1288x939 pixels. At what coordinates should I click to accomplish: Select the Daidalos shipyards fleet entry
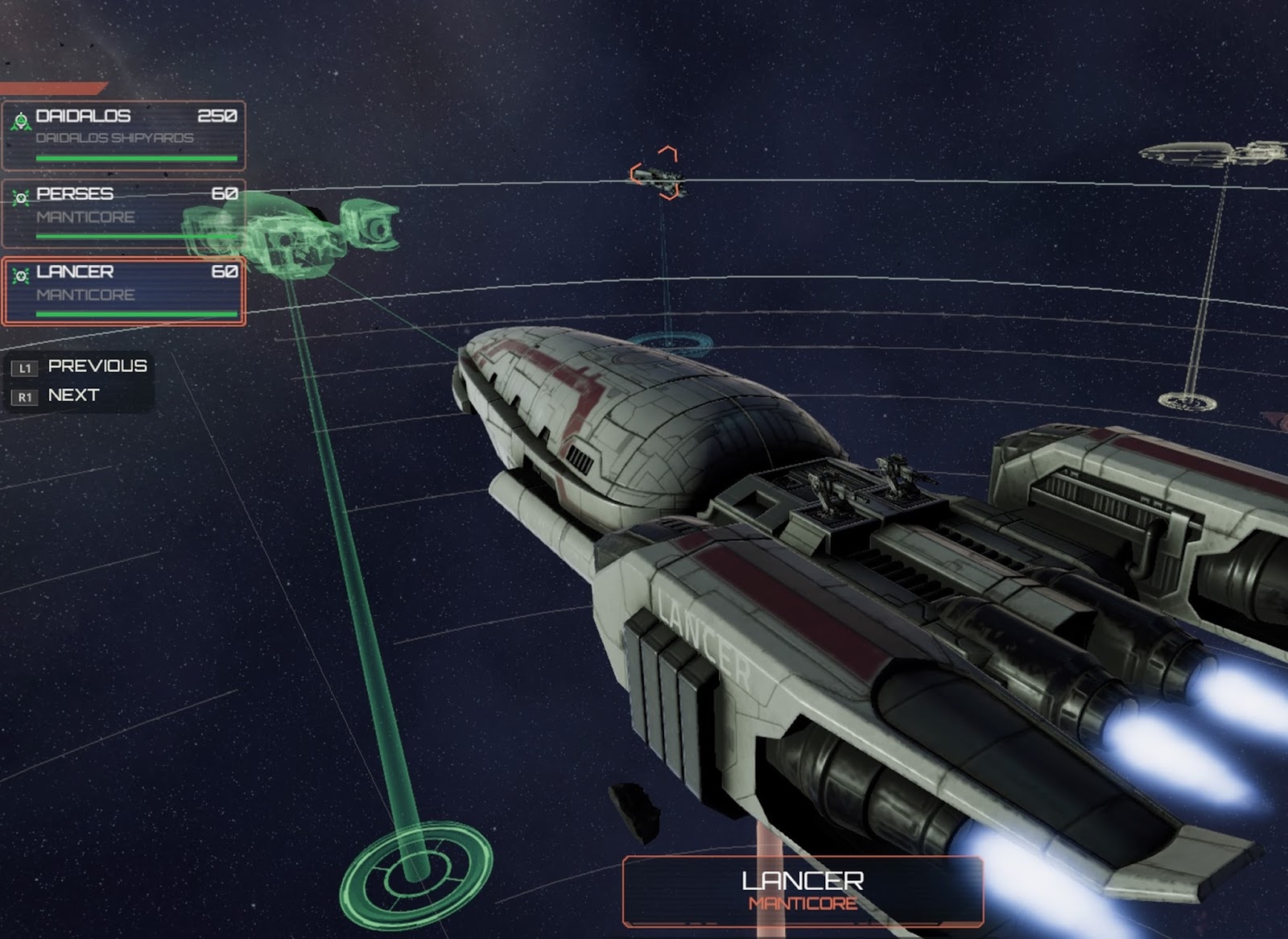[x=124, y=134]
